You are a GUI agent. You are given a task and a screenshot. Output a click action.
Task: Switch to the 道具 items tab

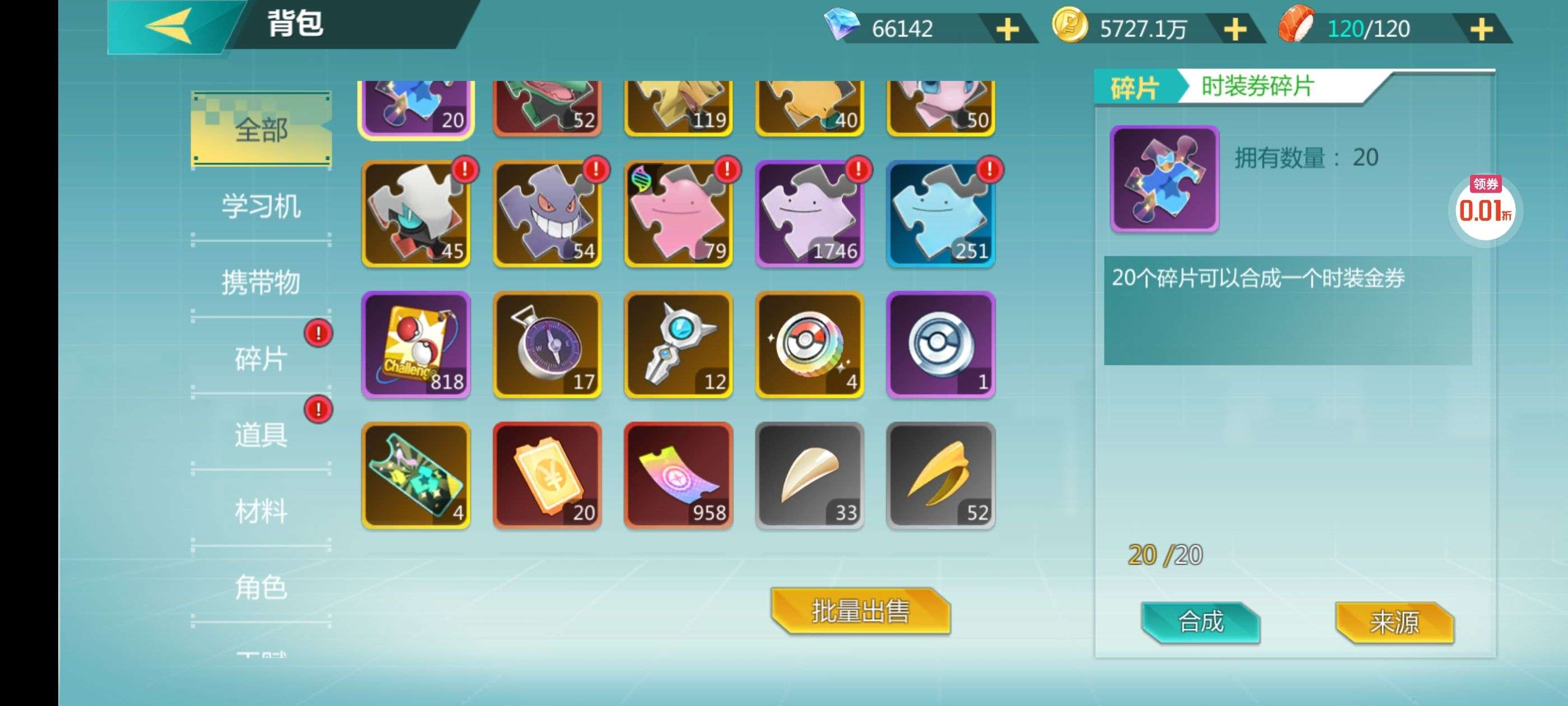[x=261, y=434]
